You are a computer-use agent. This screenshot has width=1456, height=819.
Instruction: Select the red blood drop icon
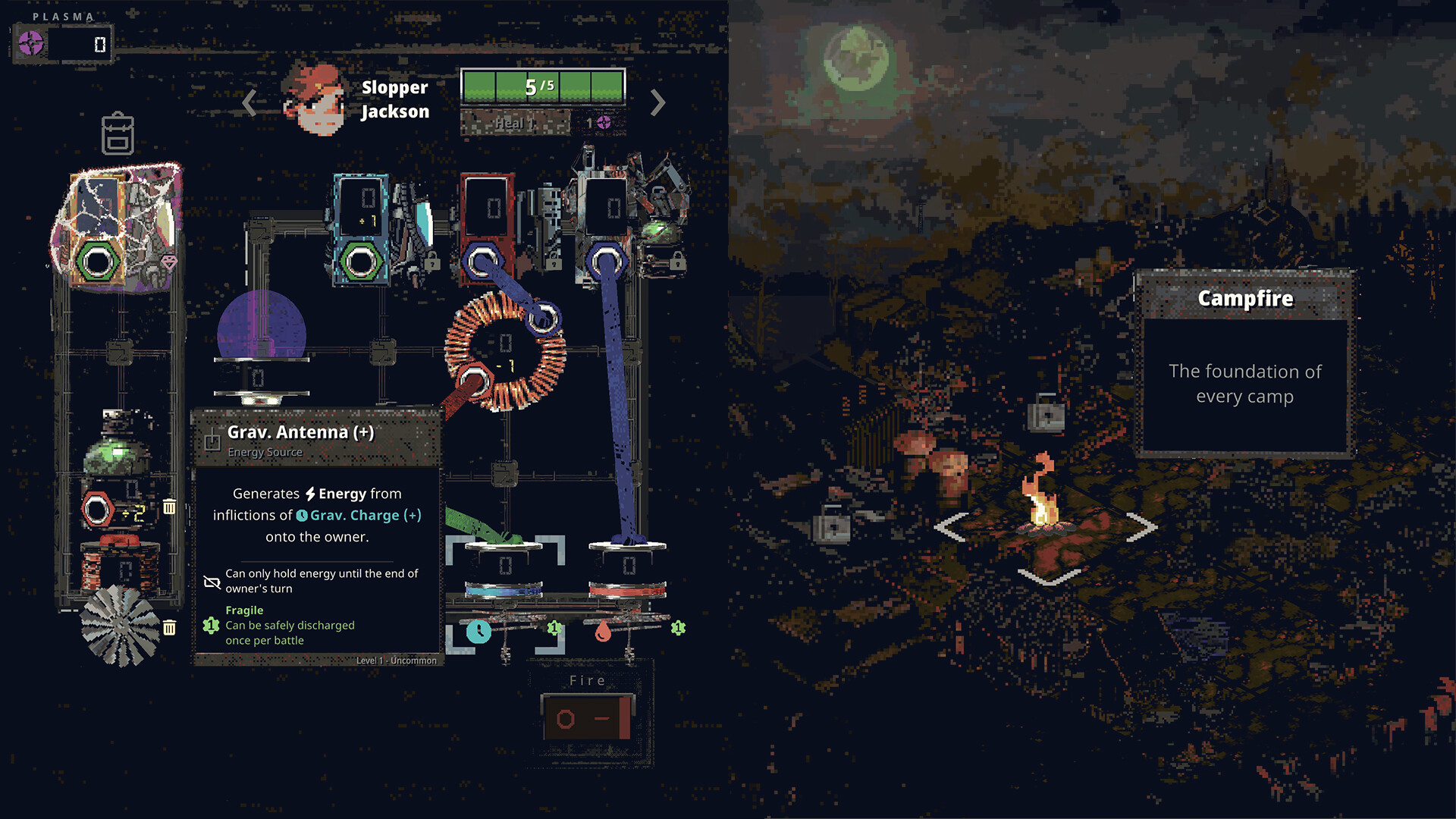[x=604, y=630]
